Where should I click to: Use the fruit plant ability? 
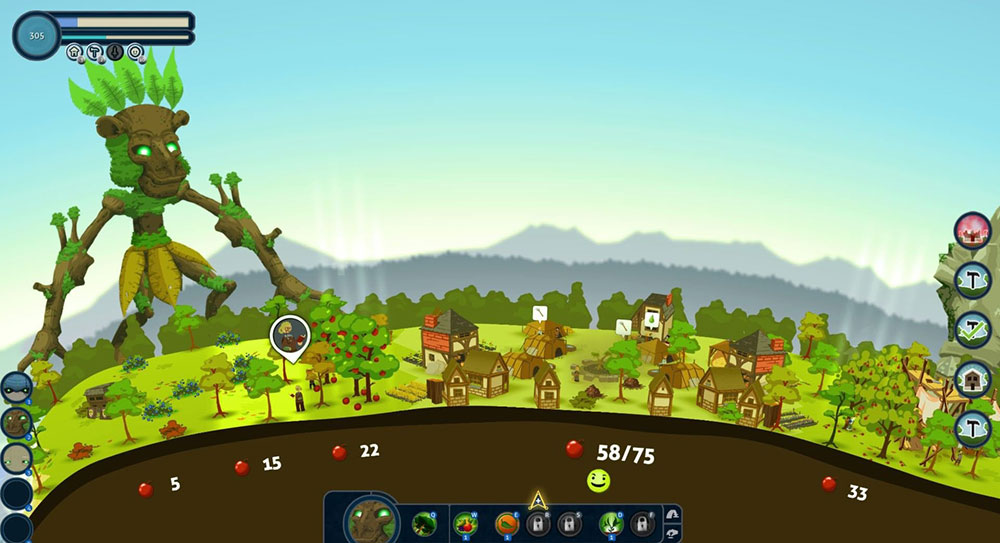pos(466,523)
